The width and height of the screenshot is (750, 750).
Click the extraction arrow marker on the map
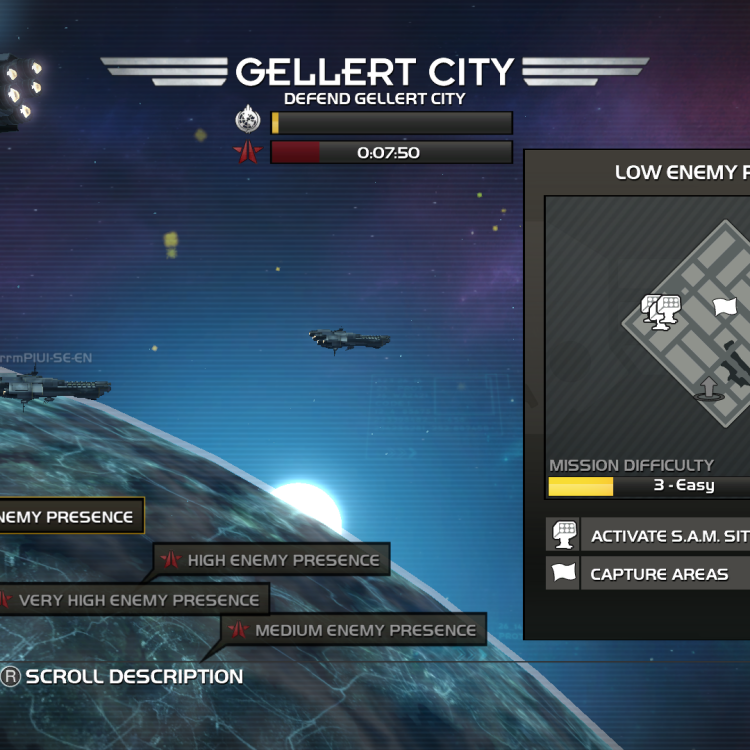point(708,388)
